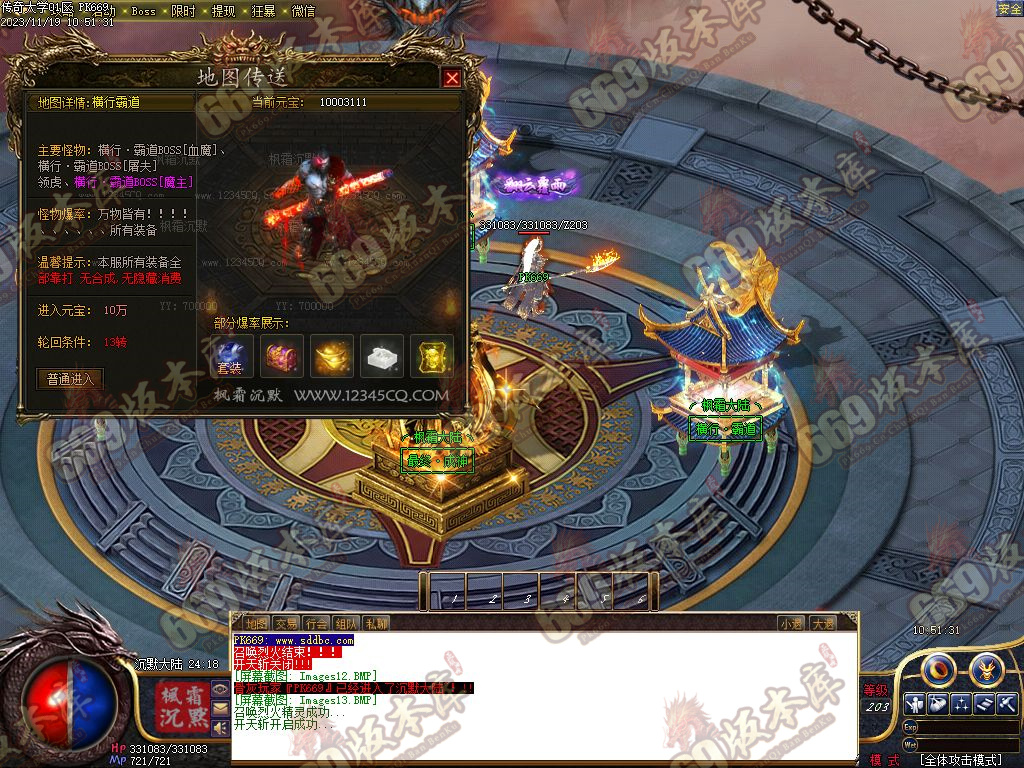
Task: Switch to the 行会 guild tab
Action: click(317, 623)
